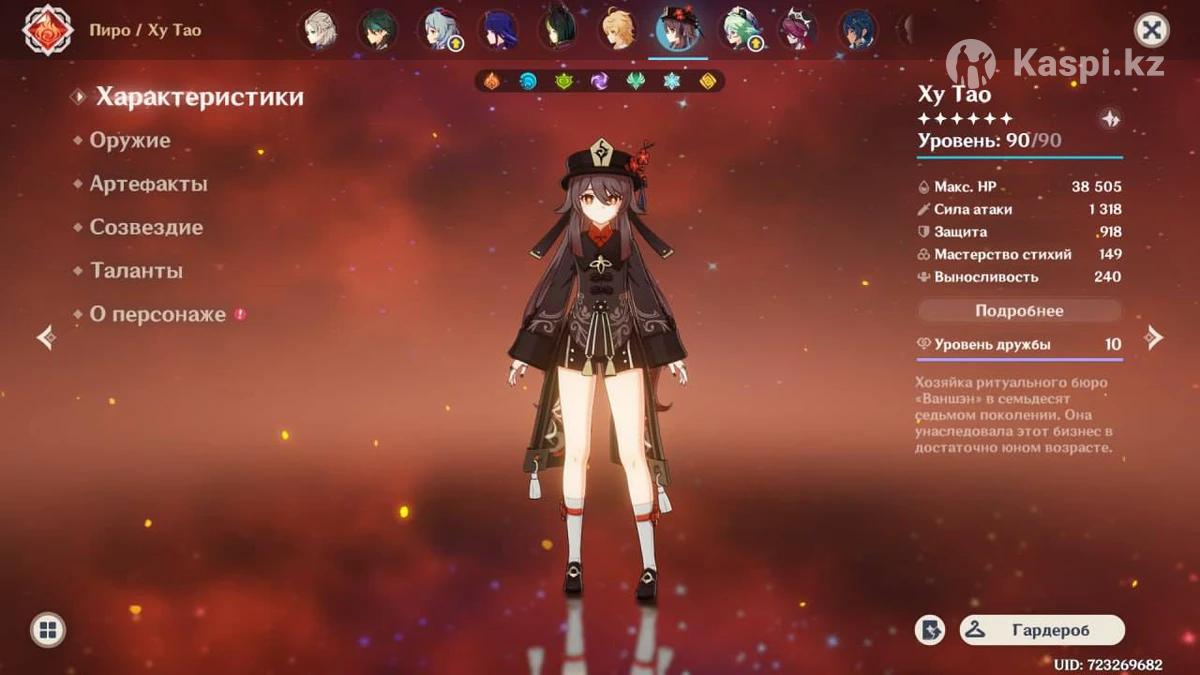The width and height of the screenshot is (1200, 675).
Task: Filter characters by the Hydro element icon
Action: [x=528, y=81]
